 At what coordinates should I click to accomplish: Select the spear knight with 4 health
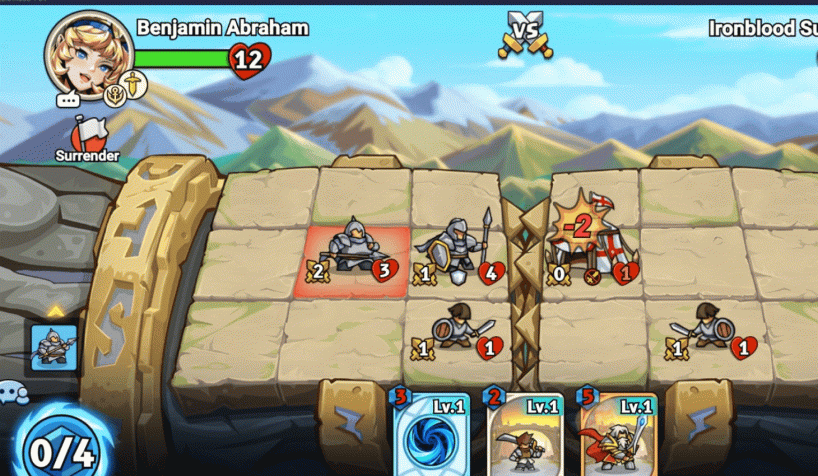(x=458, y=250)
